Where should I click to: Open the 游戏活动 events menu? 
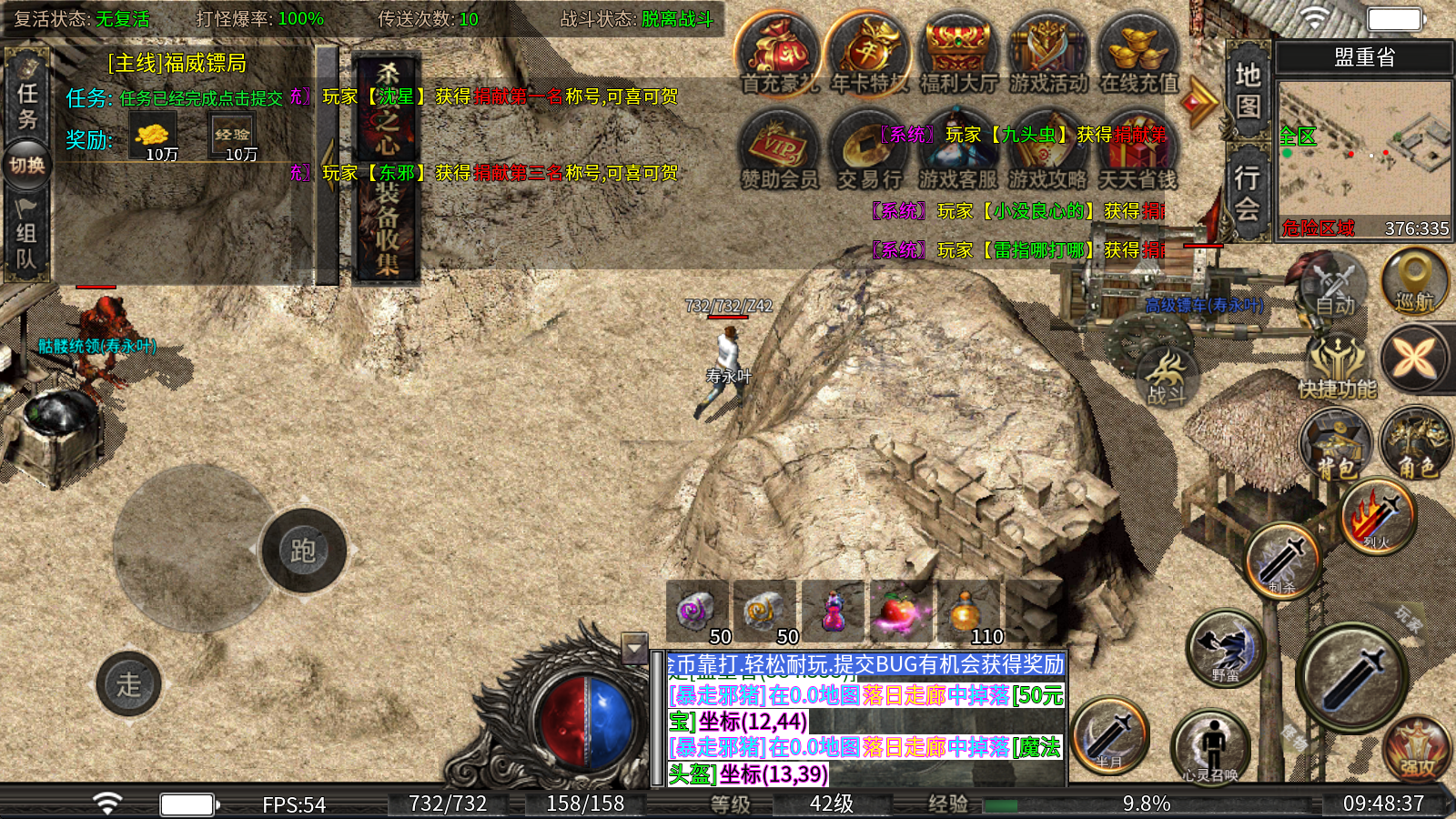1048,55
